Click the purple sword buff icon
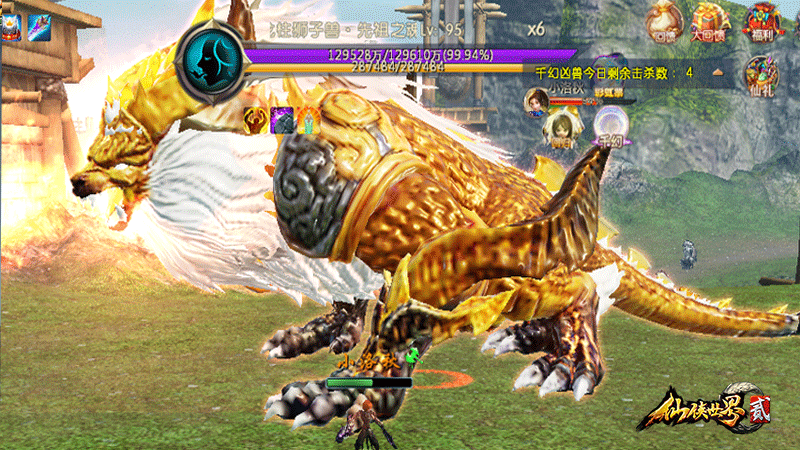 coord(40,26)
